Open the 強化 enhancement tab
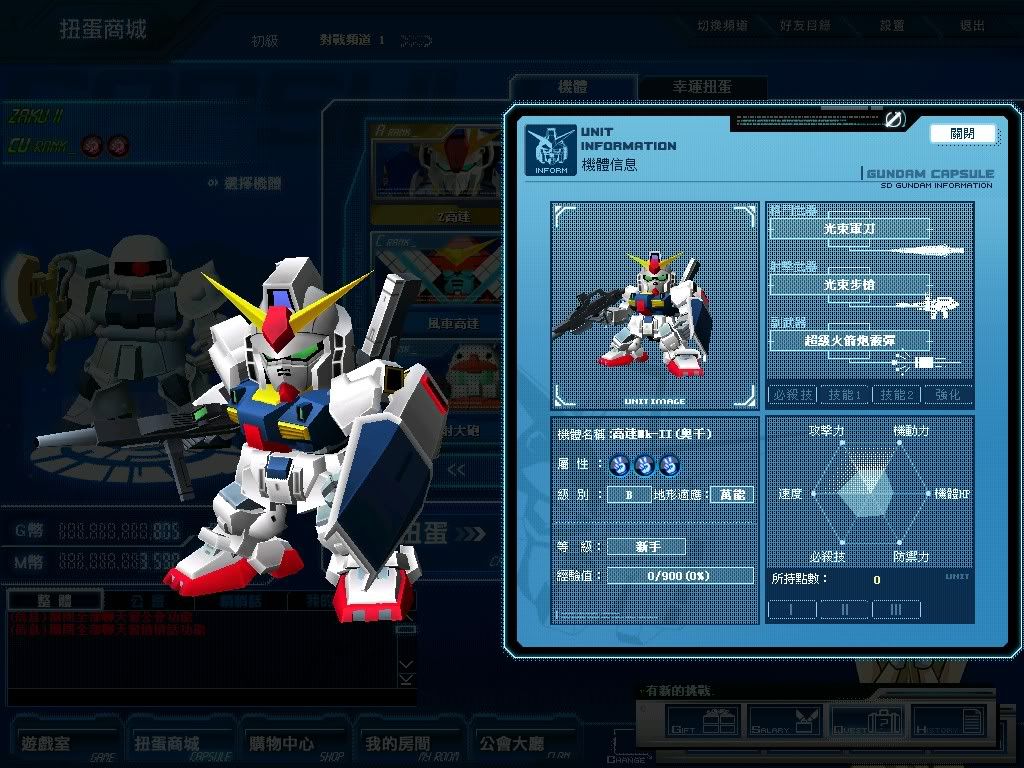 click(x=947, y=395)
